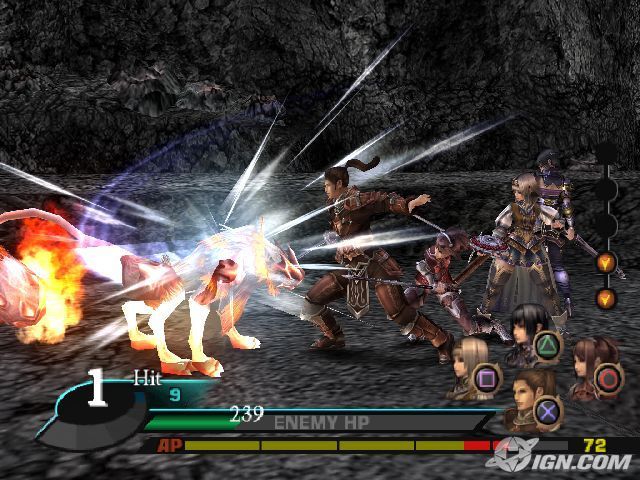Viewport: 640px width, 480px height.
Task: Select the blonde-haired party member portrait
Action: click(x=465, y=367)
